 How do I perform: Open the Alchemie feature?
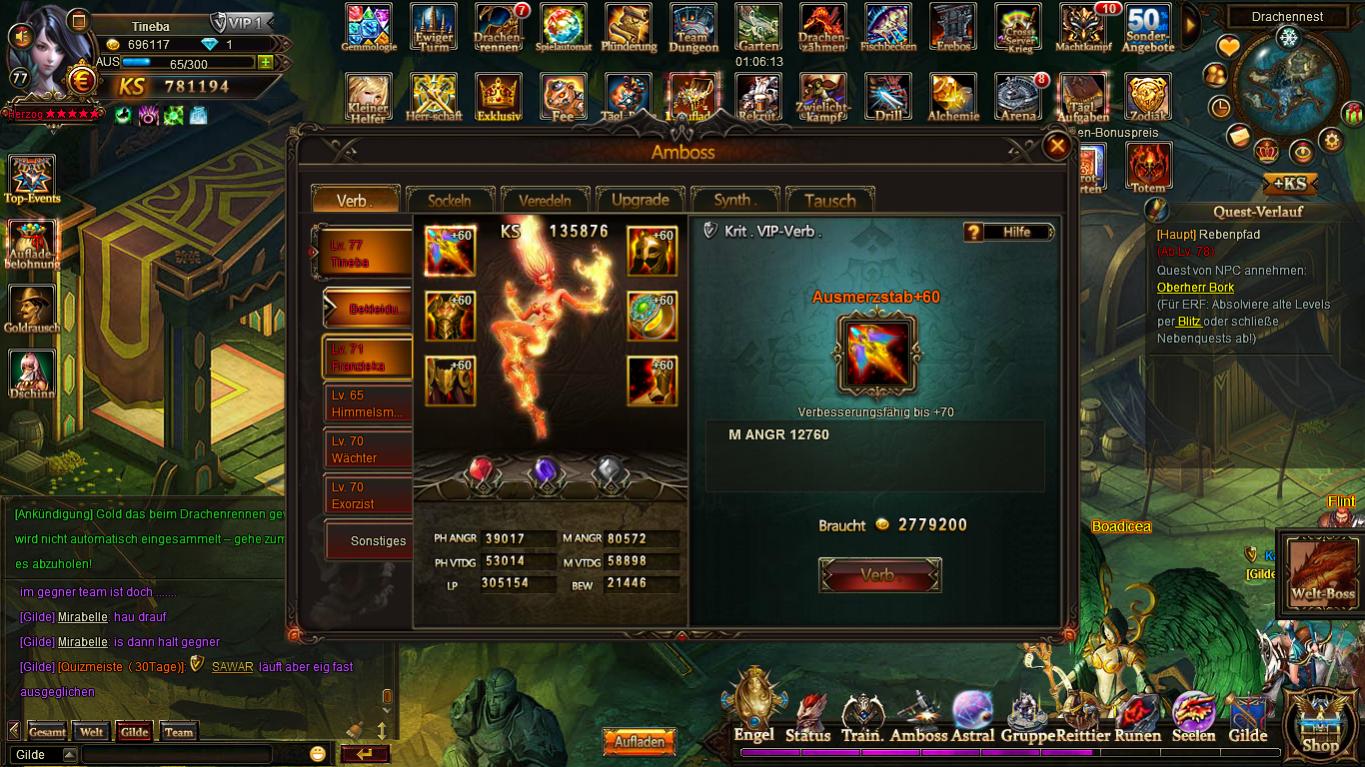[x=952, y=97]
